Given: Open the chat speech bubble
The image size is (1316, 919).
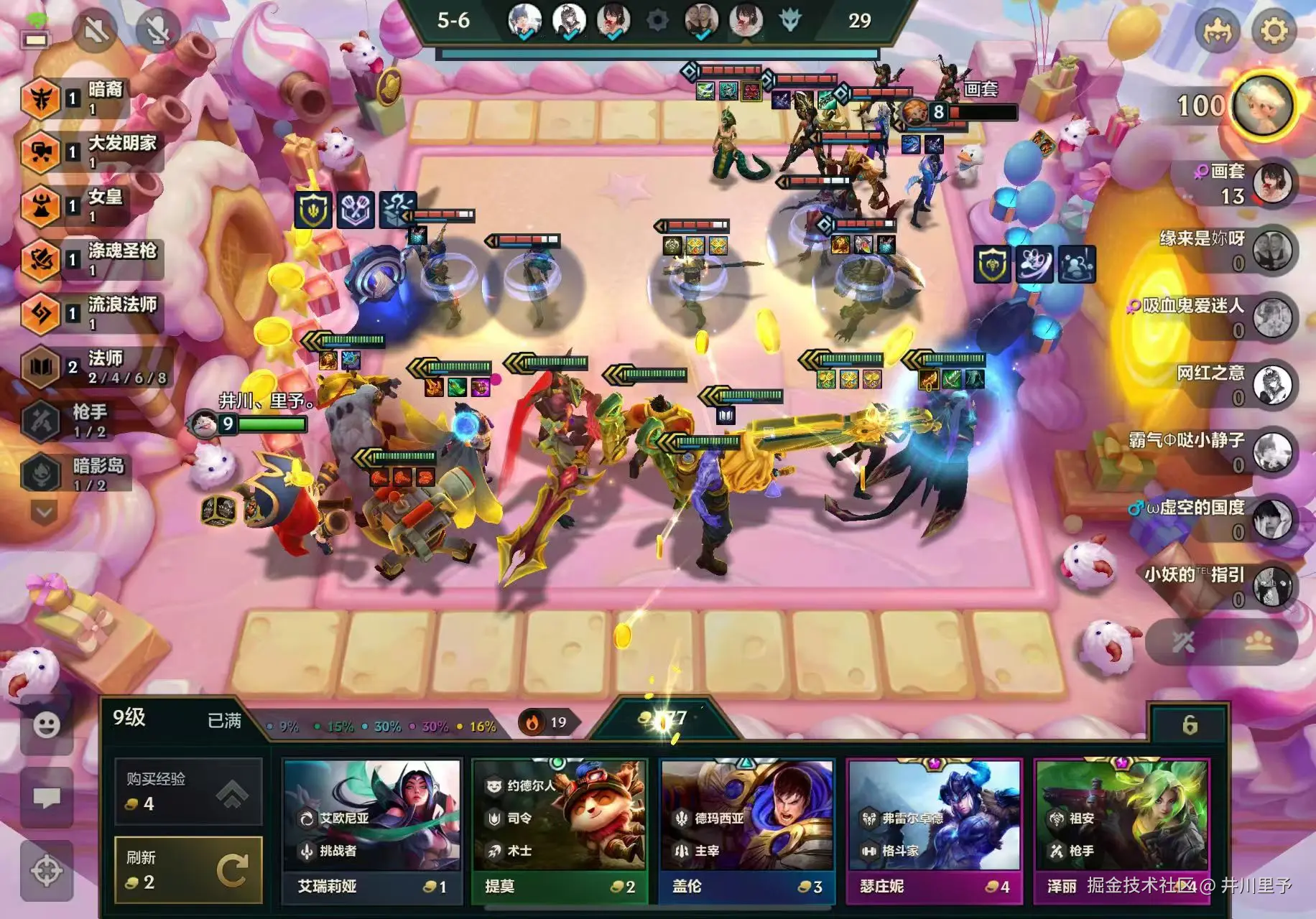Looking at the screenshot, I should coord(47,797).
